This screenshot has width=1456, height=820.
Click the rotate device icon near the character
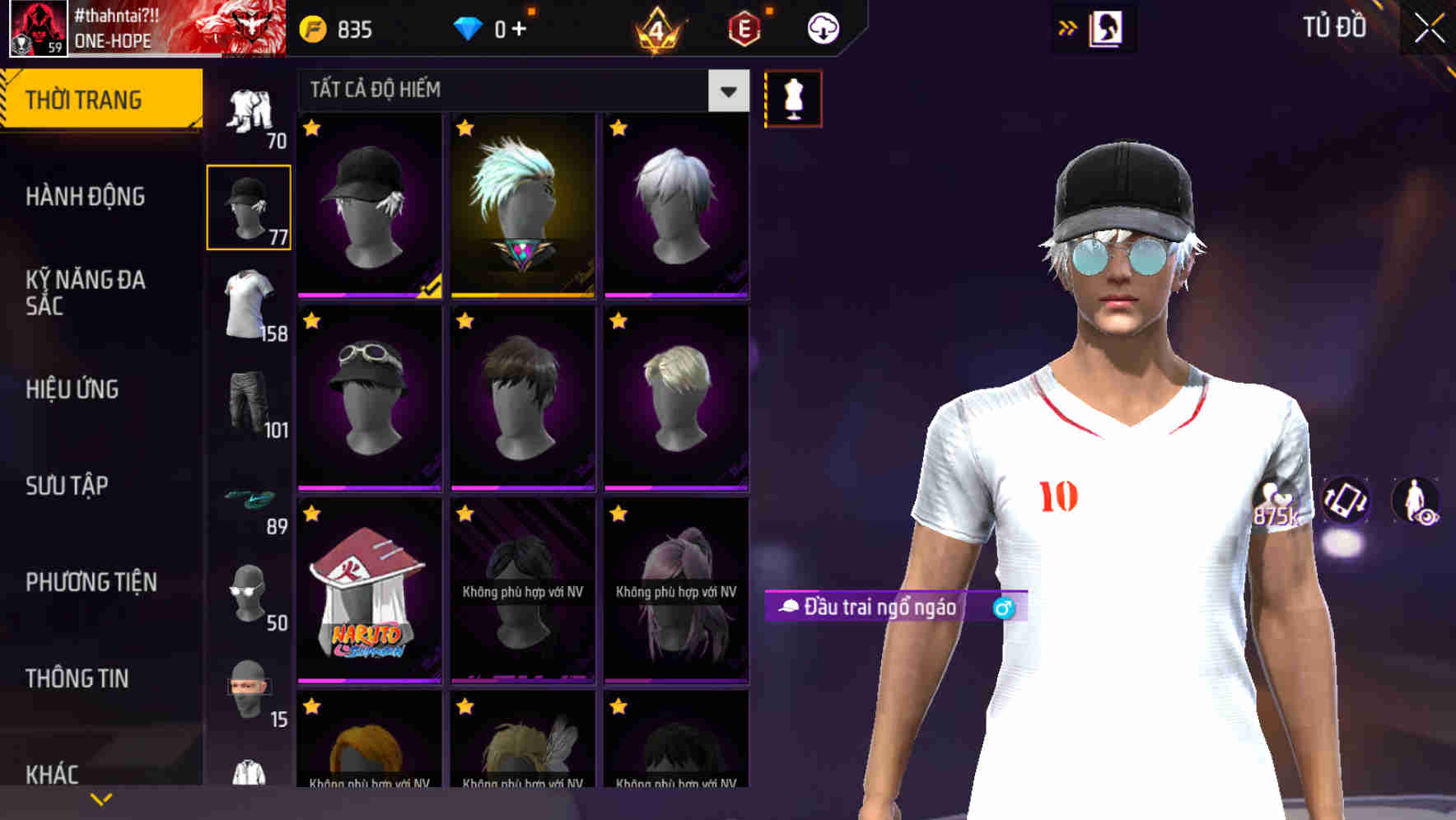[1347, 502]
